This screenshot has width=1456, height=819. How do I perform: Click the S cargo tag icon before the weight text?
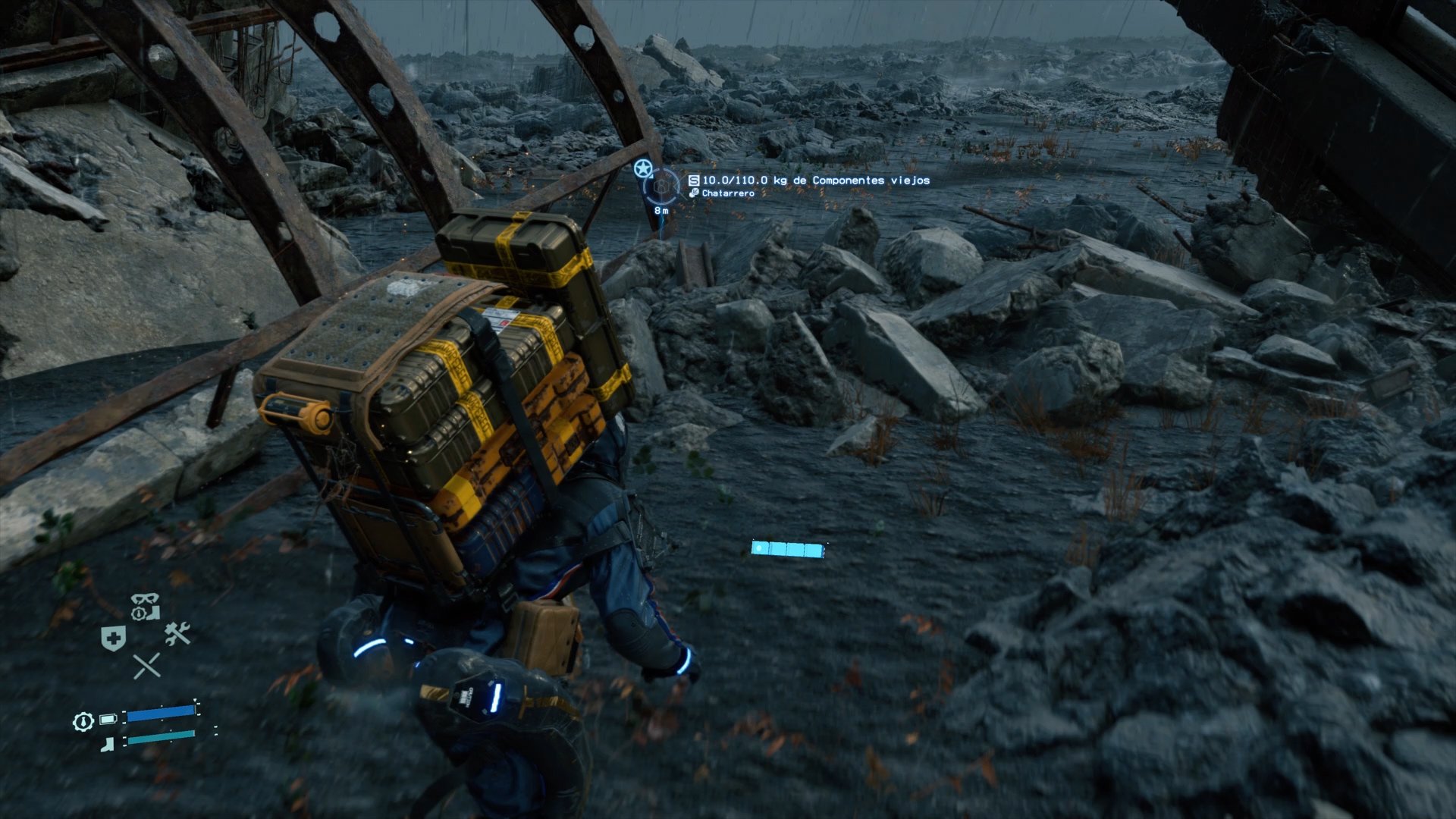tap(694, 180)
